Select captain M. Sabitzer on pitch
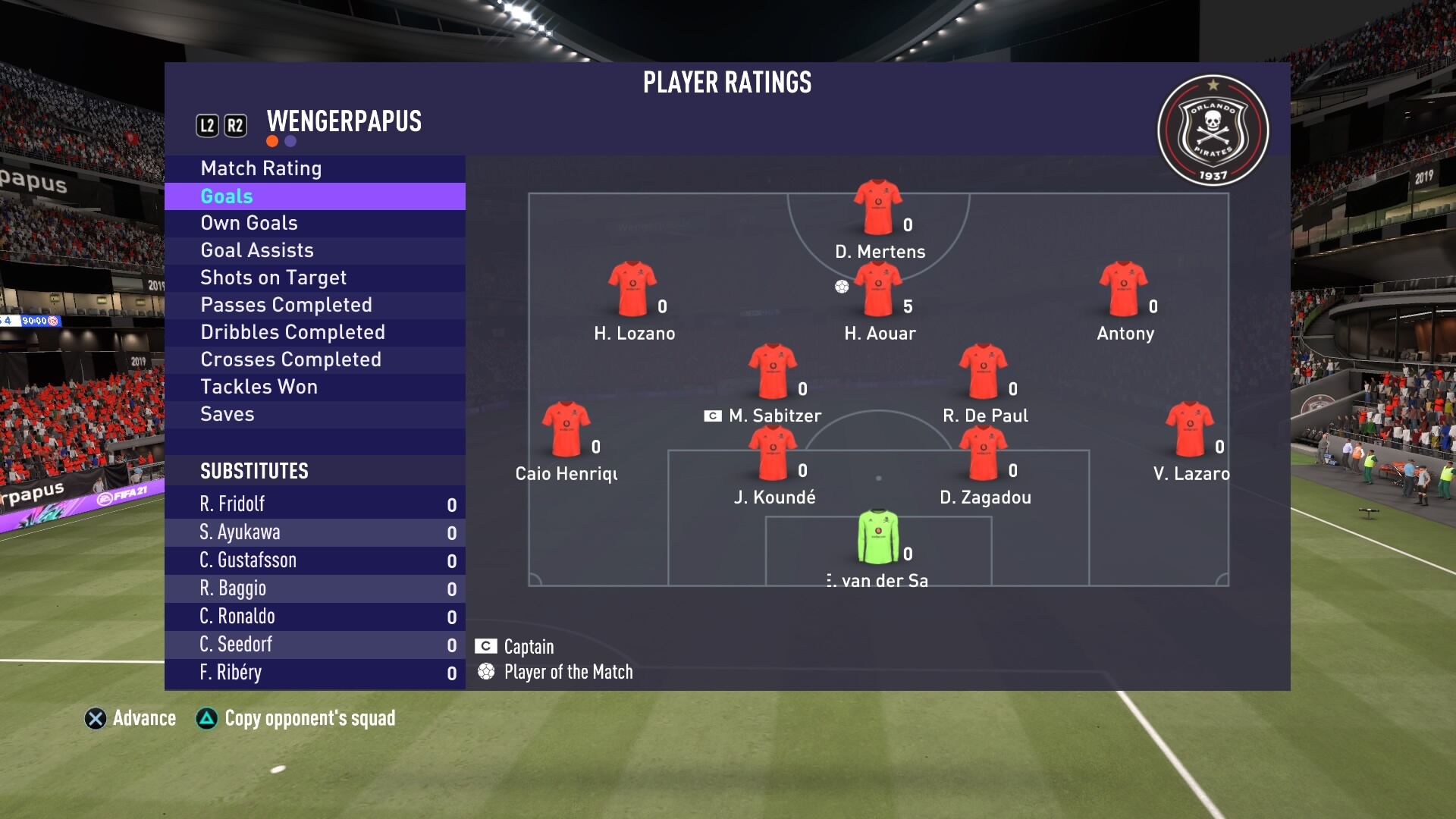 click(x=772, y=372)
